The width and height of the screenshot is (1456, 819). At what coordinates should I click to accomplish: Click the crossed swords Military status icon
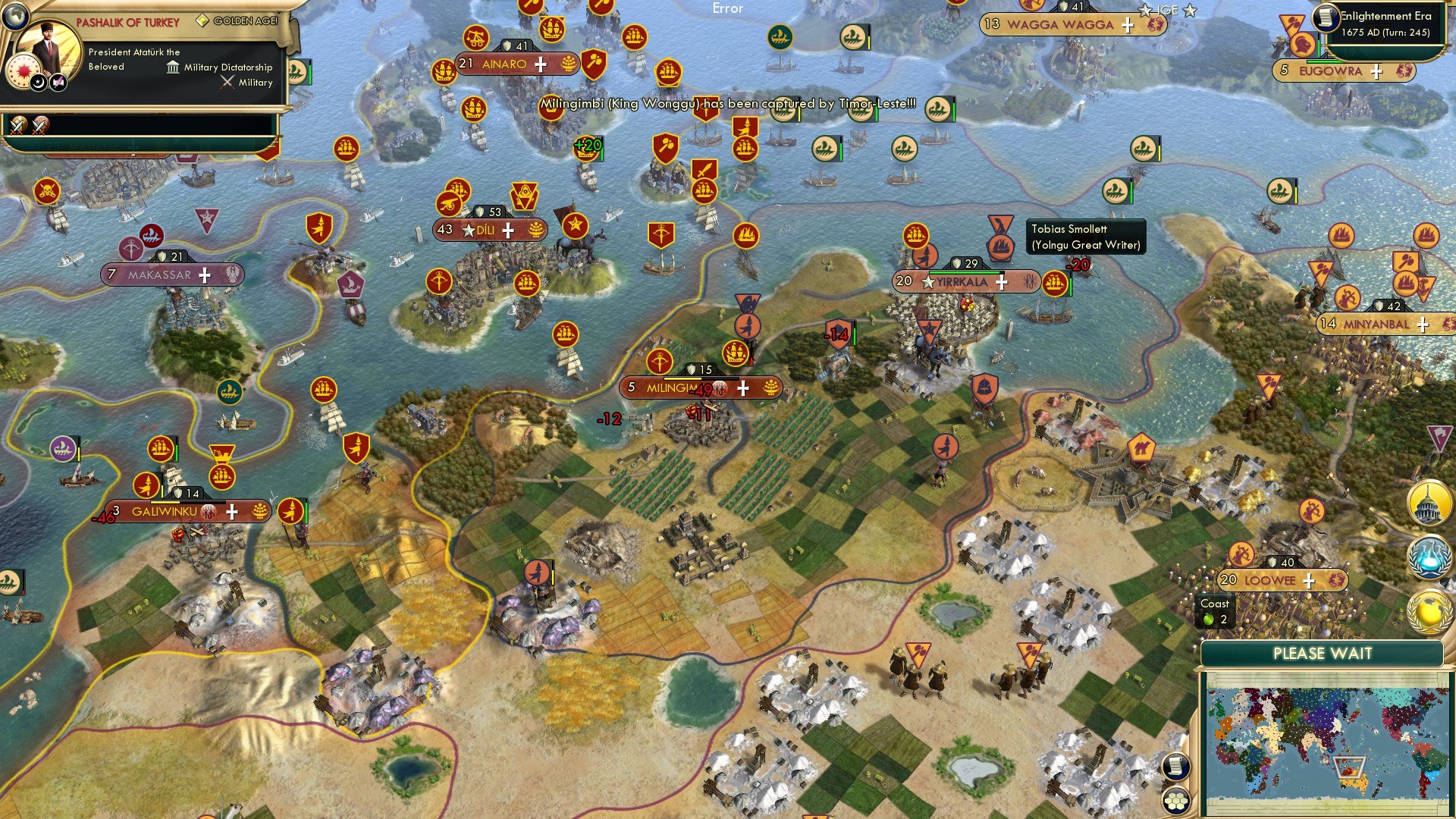point(227,82)
